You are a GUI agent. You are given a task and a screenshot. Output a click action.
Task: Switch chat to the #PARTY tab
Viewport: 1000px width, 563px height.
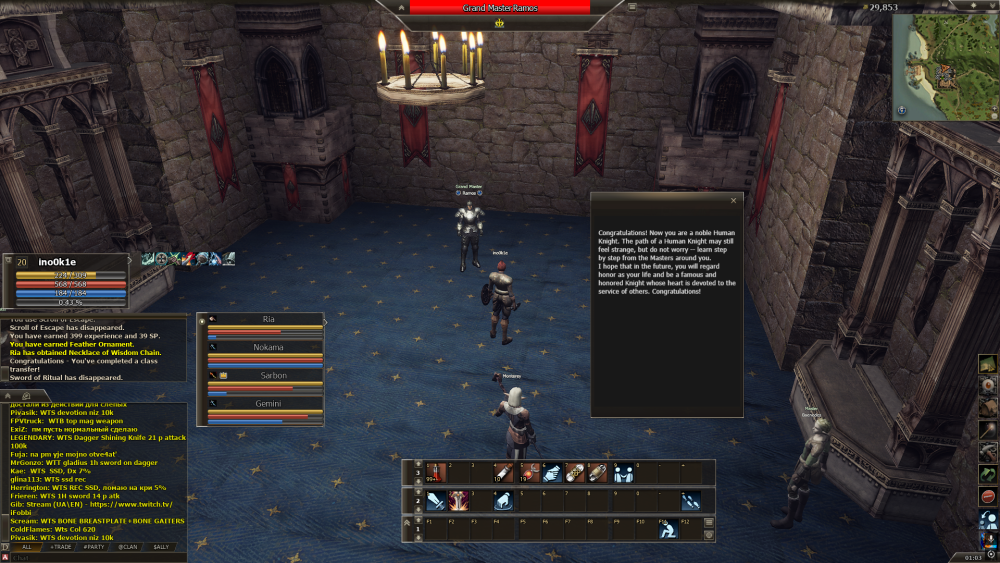pos(94,547)
